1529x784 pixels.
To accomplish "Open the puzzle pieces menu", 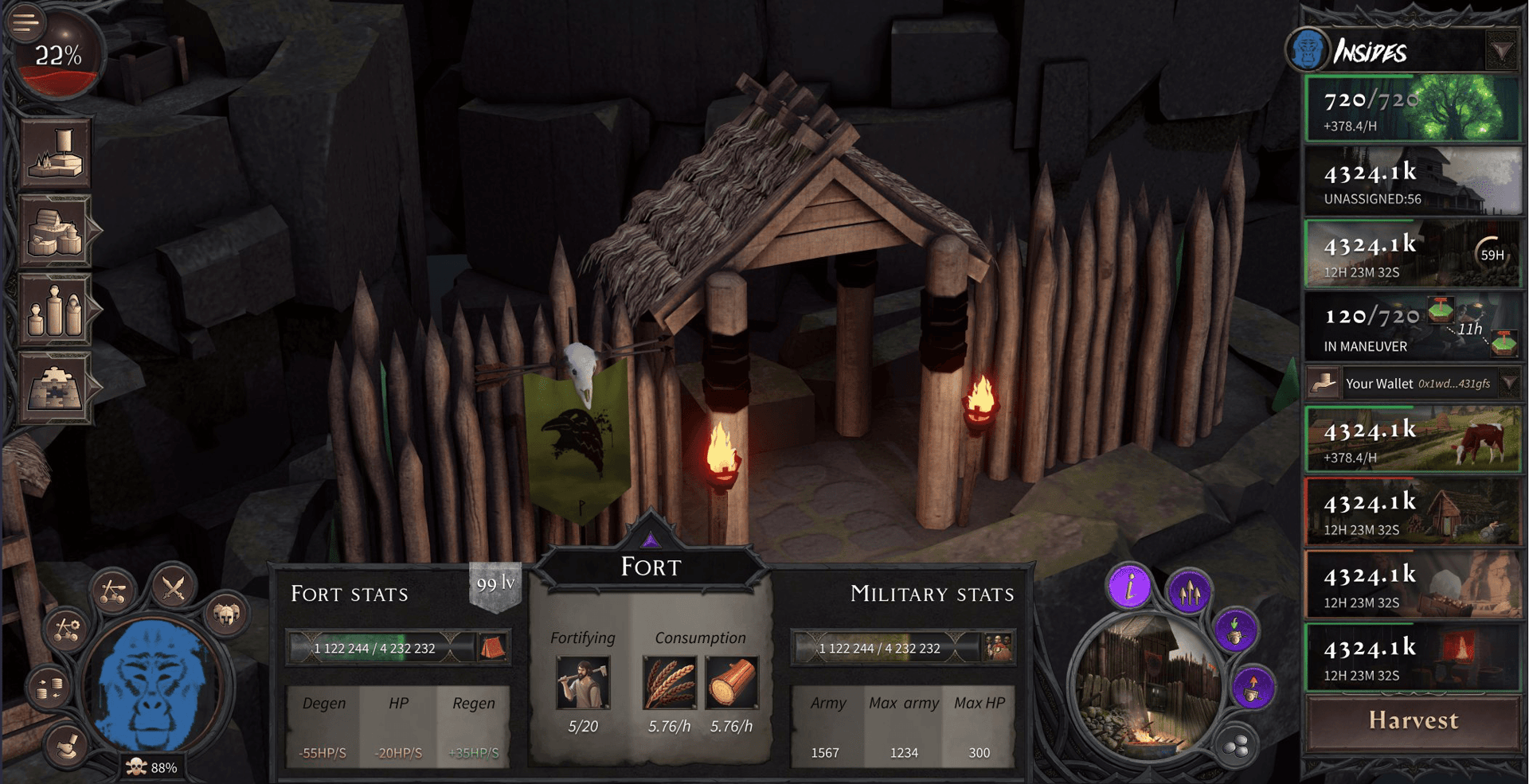I will click(55, 388).
